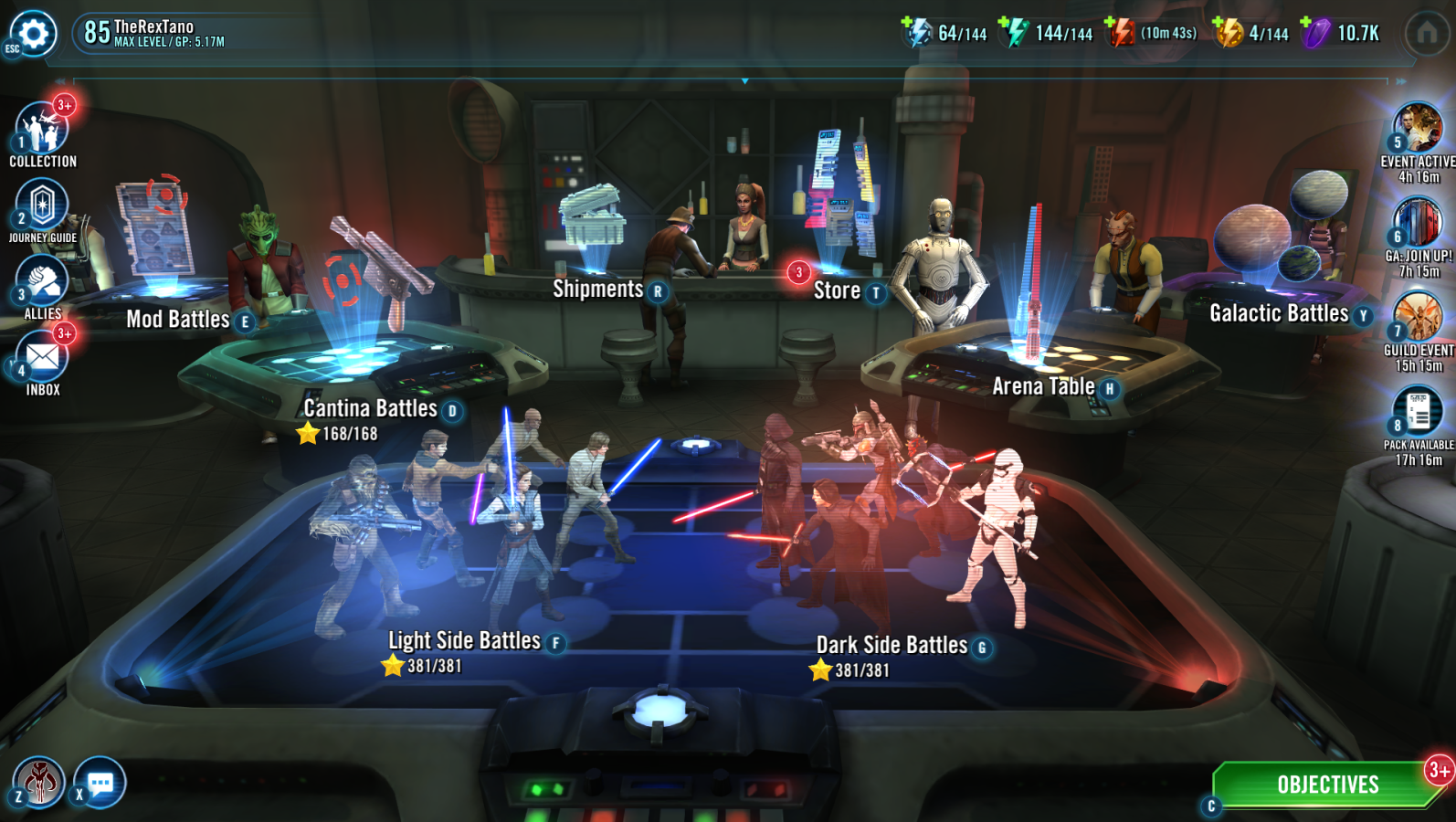The width and height of the screenshot is (1456, 822).
Task: View the available pack offer
Action: point(1418,412)
